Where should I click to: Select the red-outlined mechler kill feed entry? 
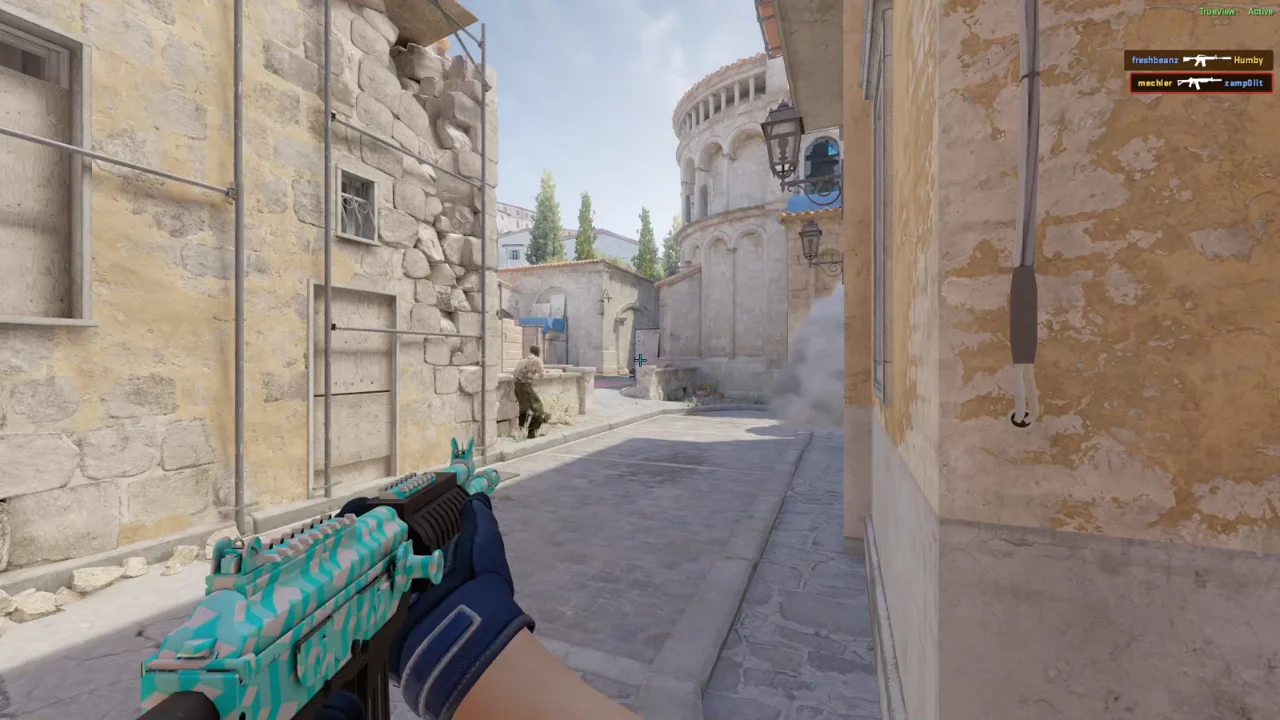[x=1200, y=83]
